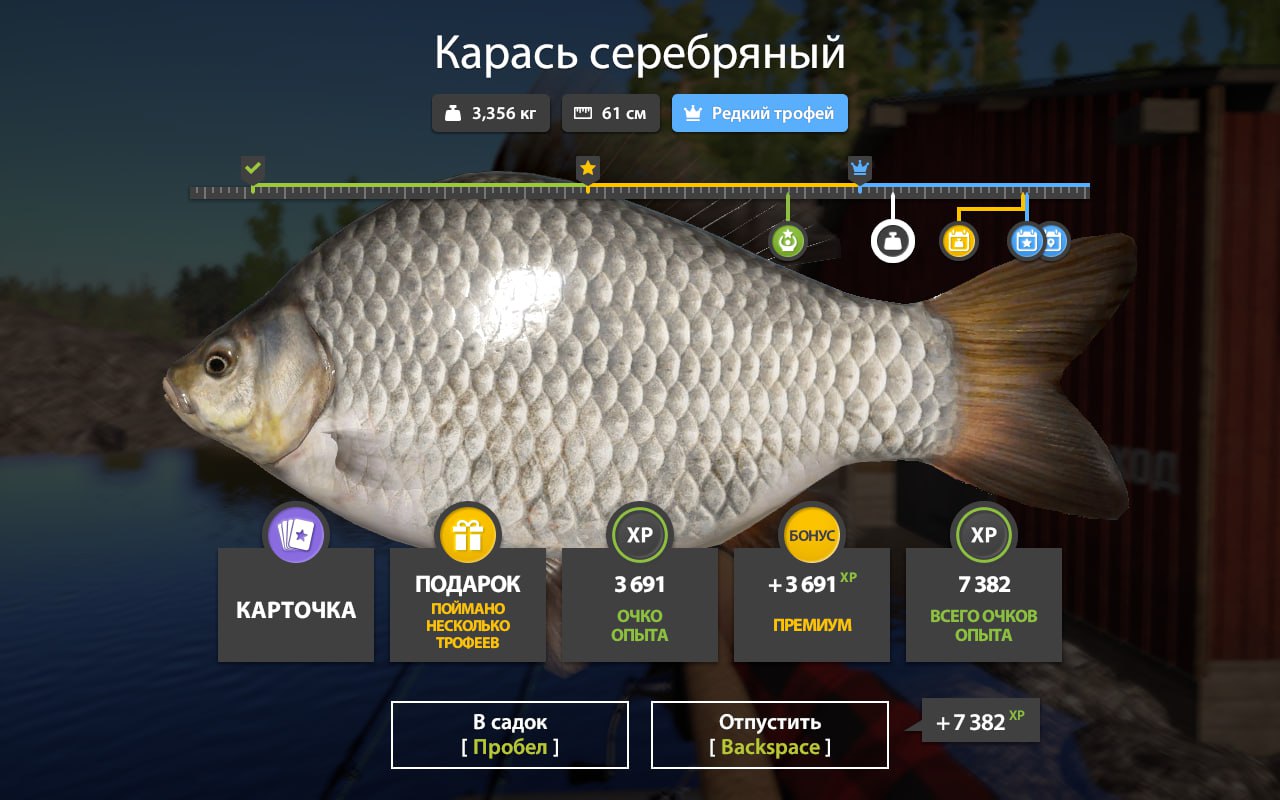
Task: Select the white kettlebell weight icon
Action: coord(893,240)
